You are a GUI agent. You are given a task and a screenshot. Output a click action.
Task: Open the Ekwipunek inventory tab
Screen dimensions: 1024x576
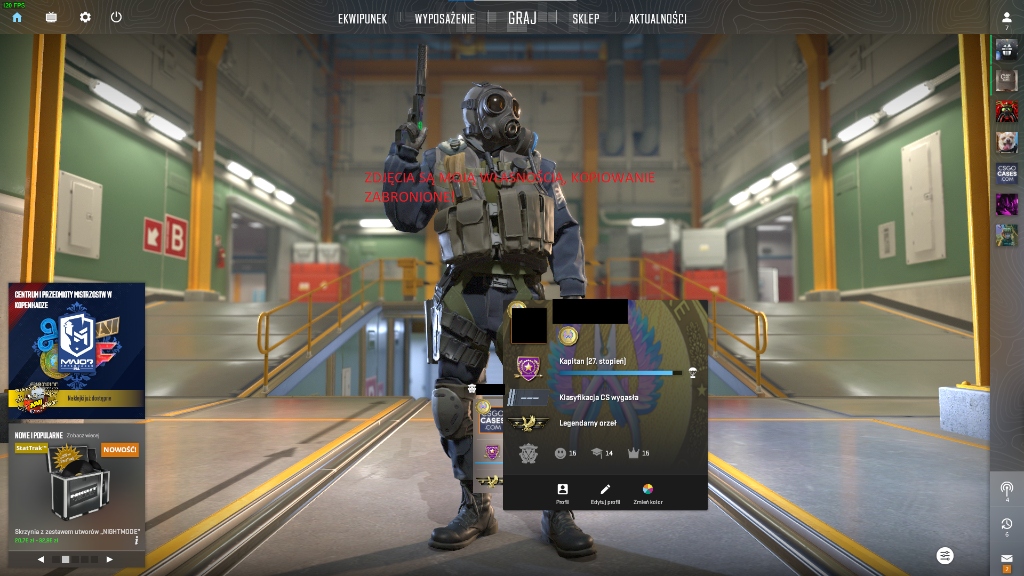coord(362,18)
